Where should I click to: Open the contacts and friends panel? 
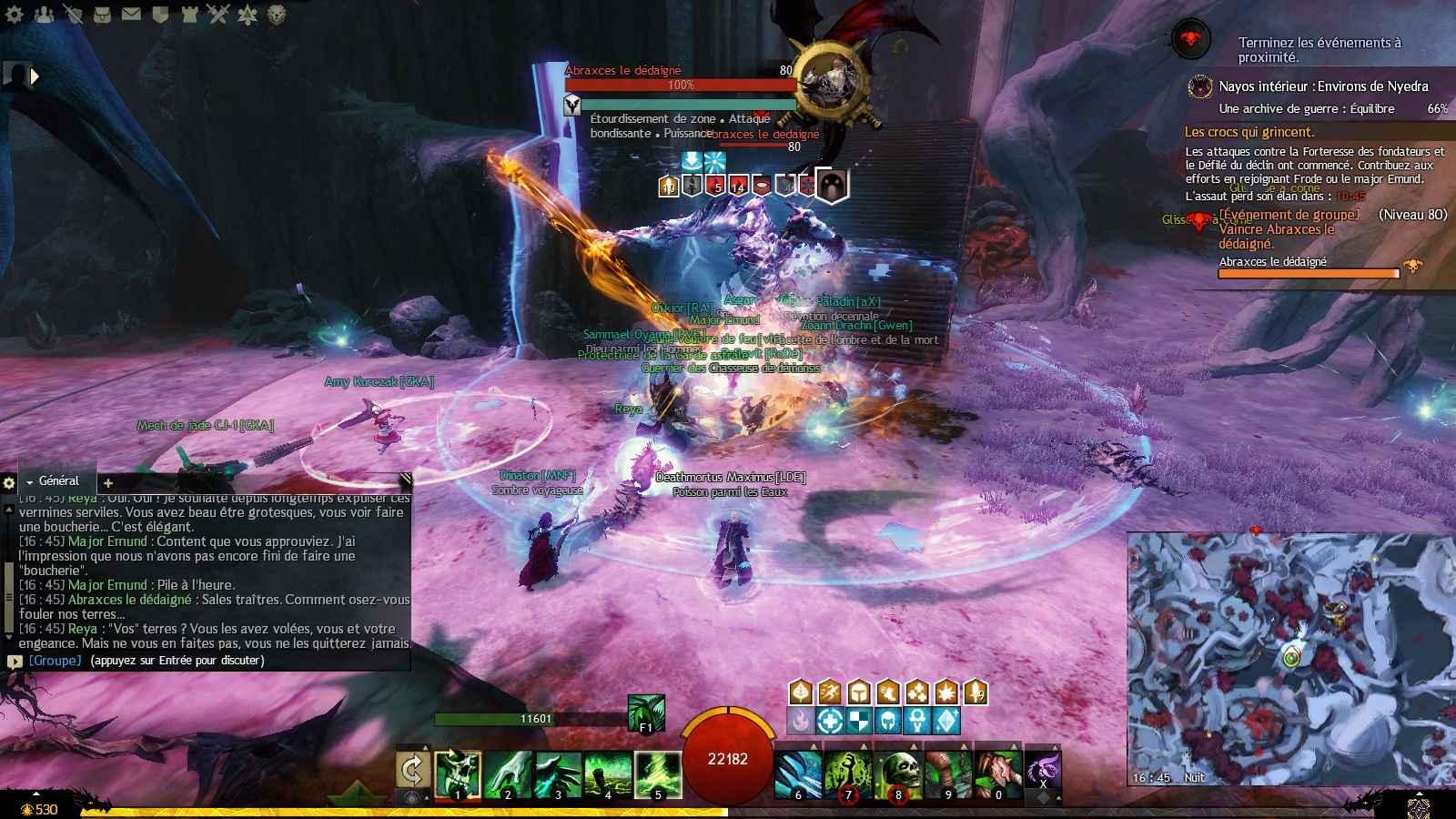point(44,14)
